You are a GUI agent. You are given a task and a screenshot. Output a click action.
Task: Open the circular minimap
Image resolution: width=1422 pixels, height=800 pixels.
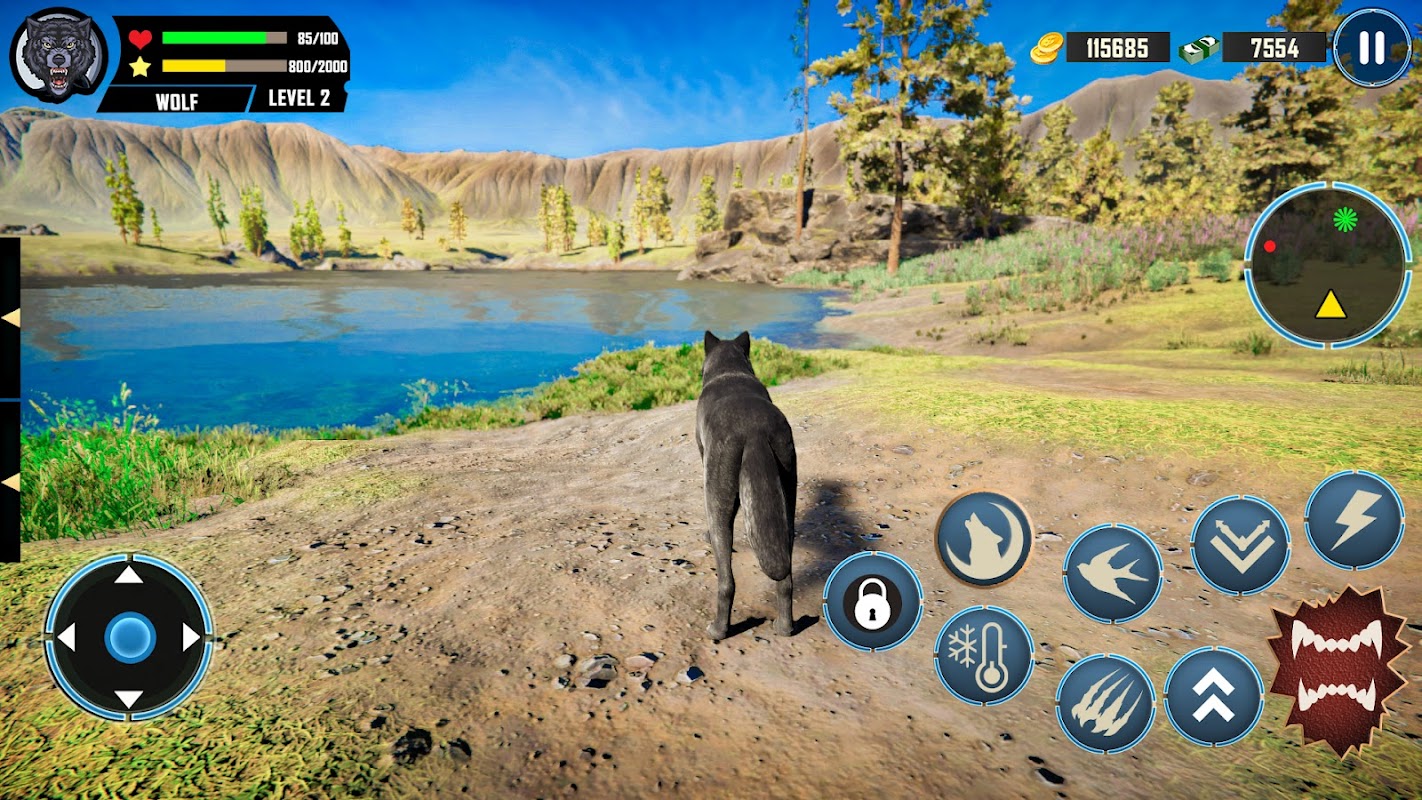tap(1328, 265)
